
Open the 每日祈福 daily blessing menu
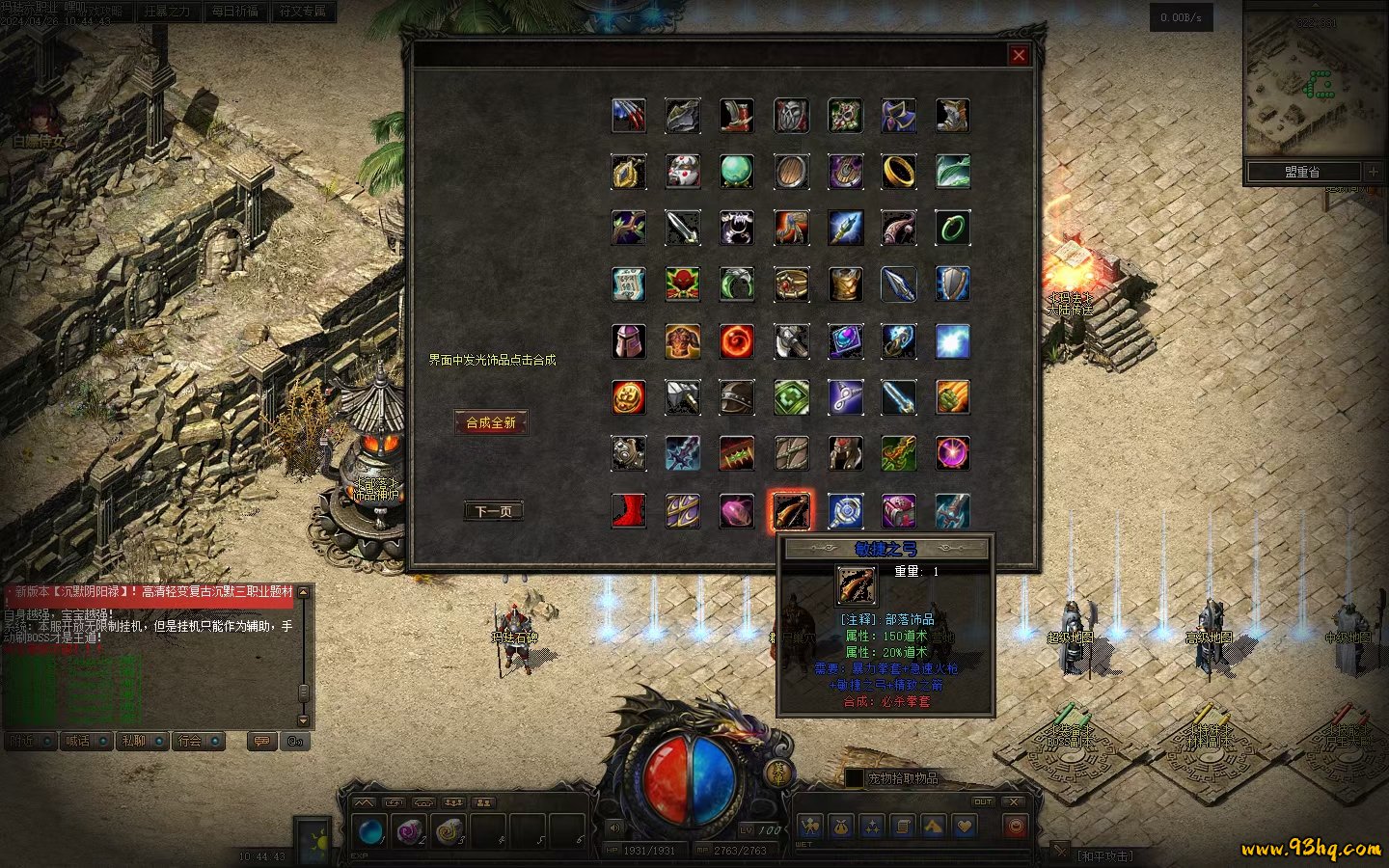click(234, 12)
